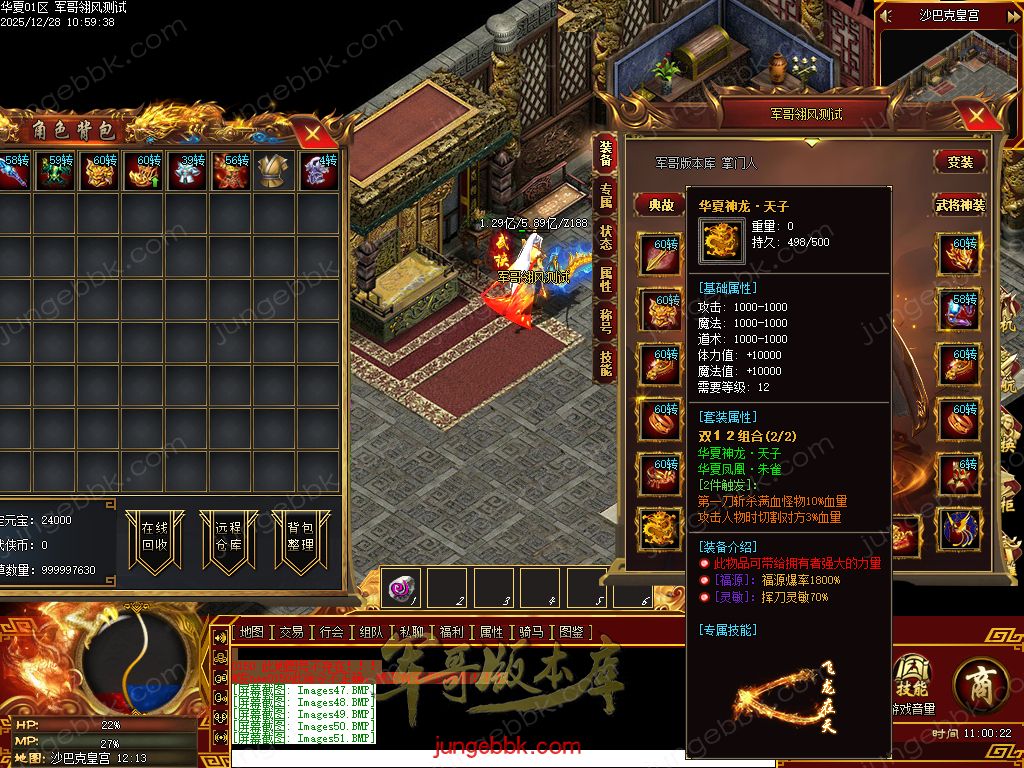Open the 武将神装 general gear button
The image size is (1024, 768).
tap(960, 205)
